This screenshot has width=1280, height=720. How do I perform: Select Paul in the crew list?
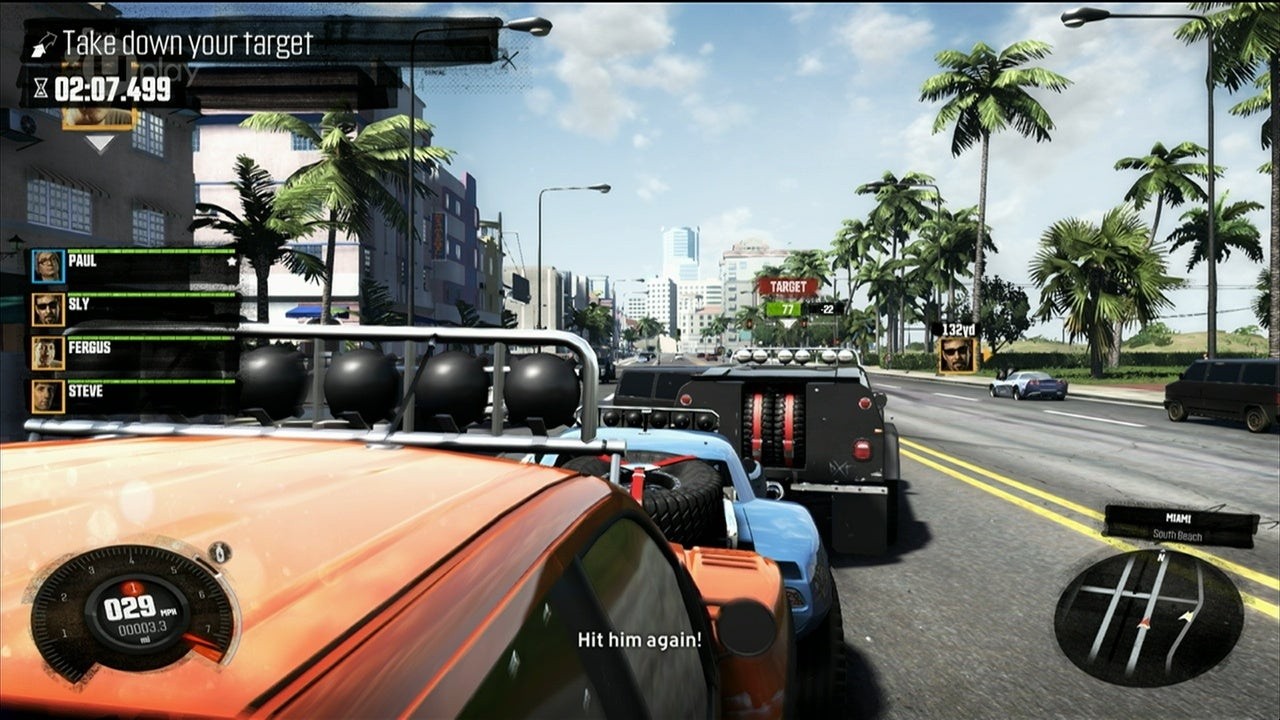(x=134, y=265)
